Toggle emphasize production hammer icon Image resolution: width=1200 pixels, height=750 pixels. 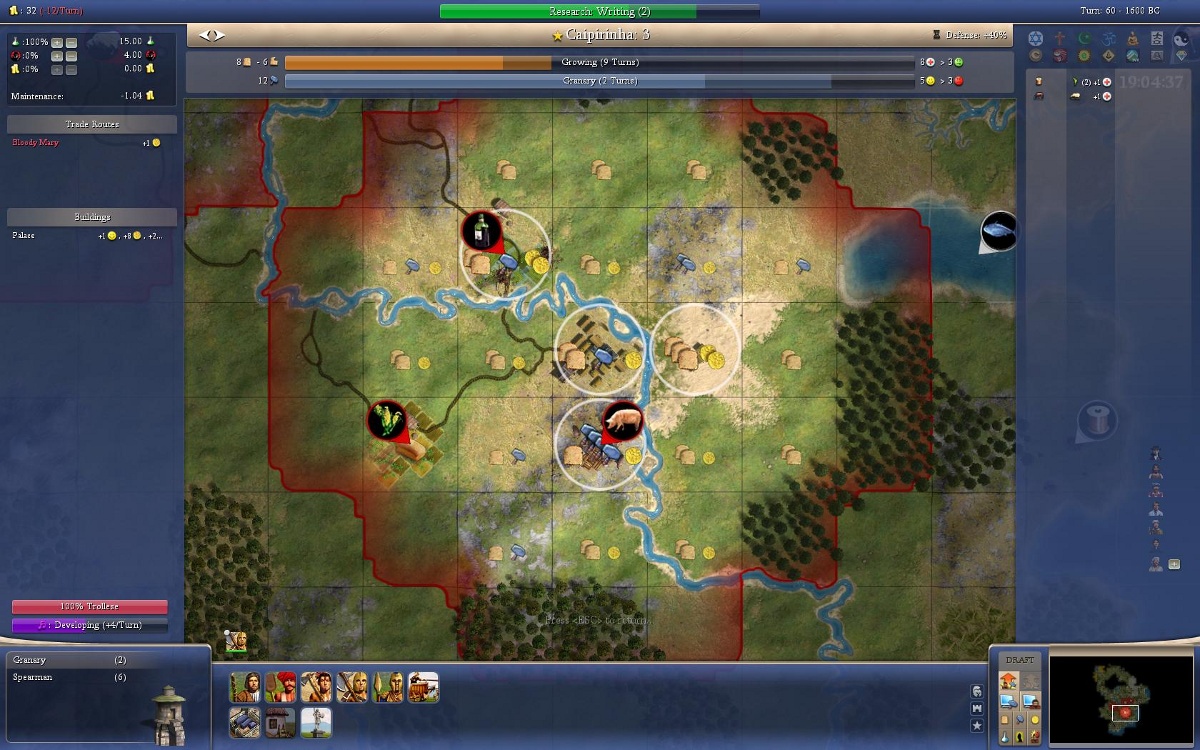(x=1019, y=718)
